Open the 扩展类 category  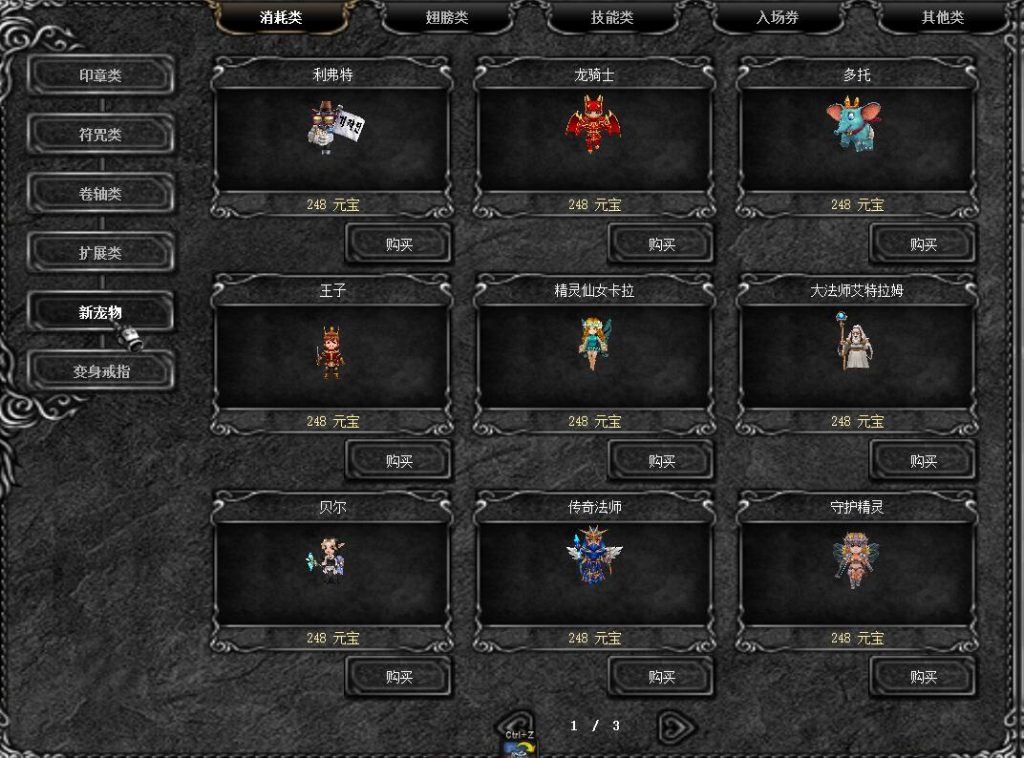[100, 253]
